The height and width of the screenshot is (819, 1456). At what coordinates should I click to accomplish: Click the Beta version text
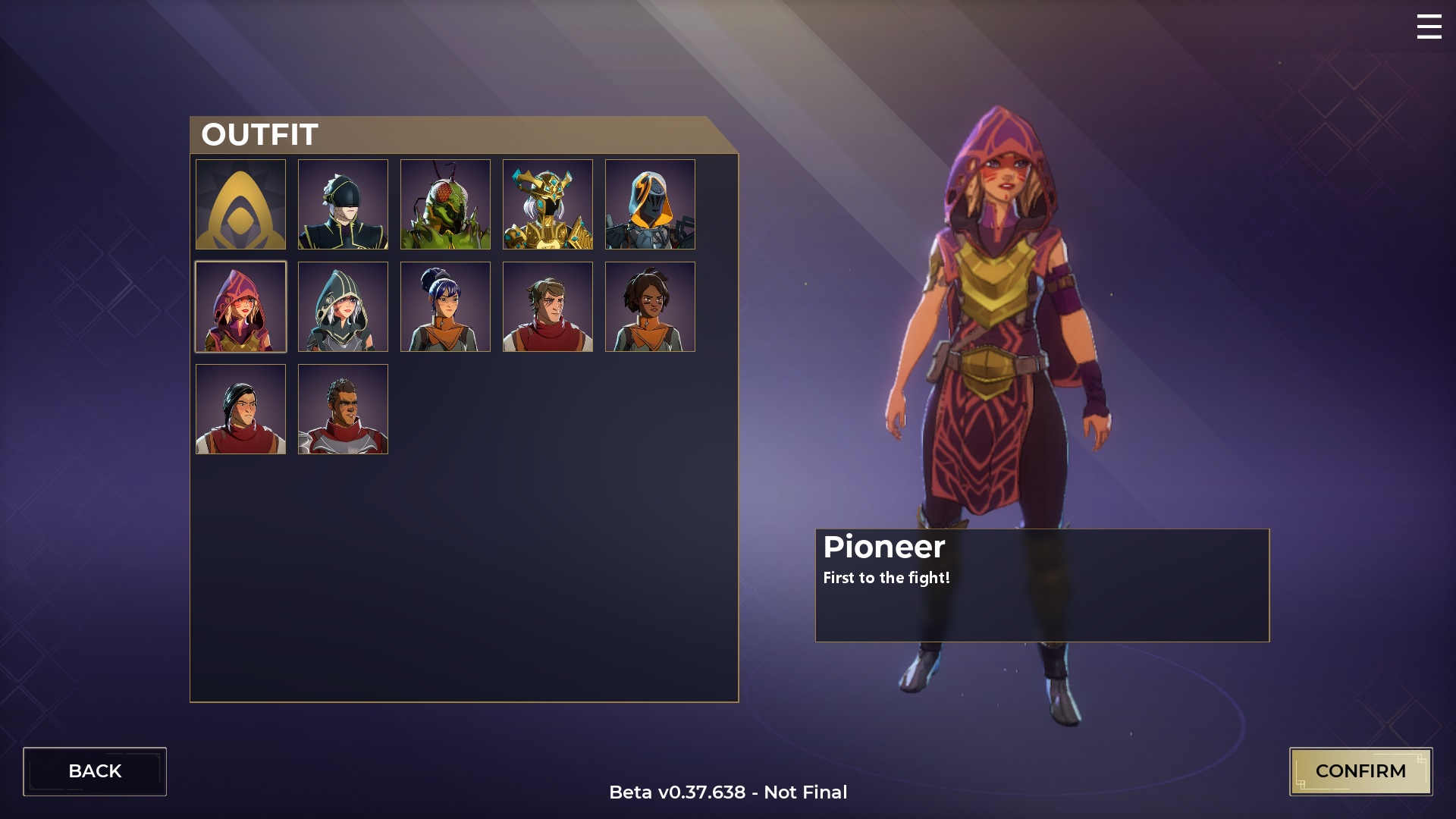tap(727, 792)
